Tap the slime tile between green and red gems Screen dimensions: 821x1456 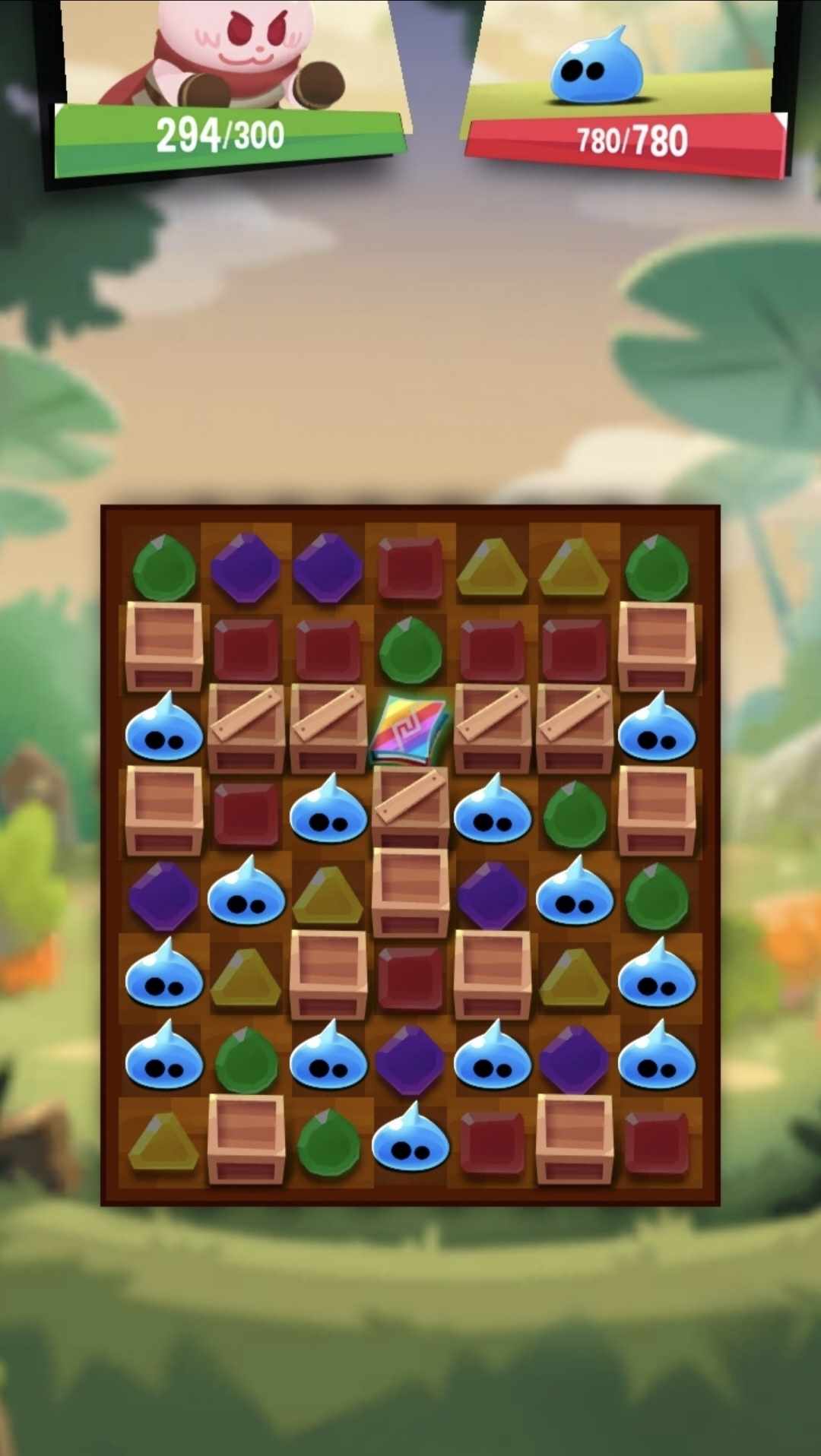(410, 1141)
